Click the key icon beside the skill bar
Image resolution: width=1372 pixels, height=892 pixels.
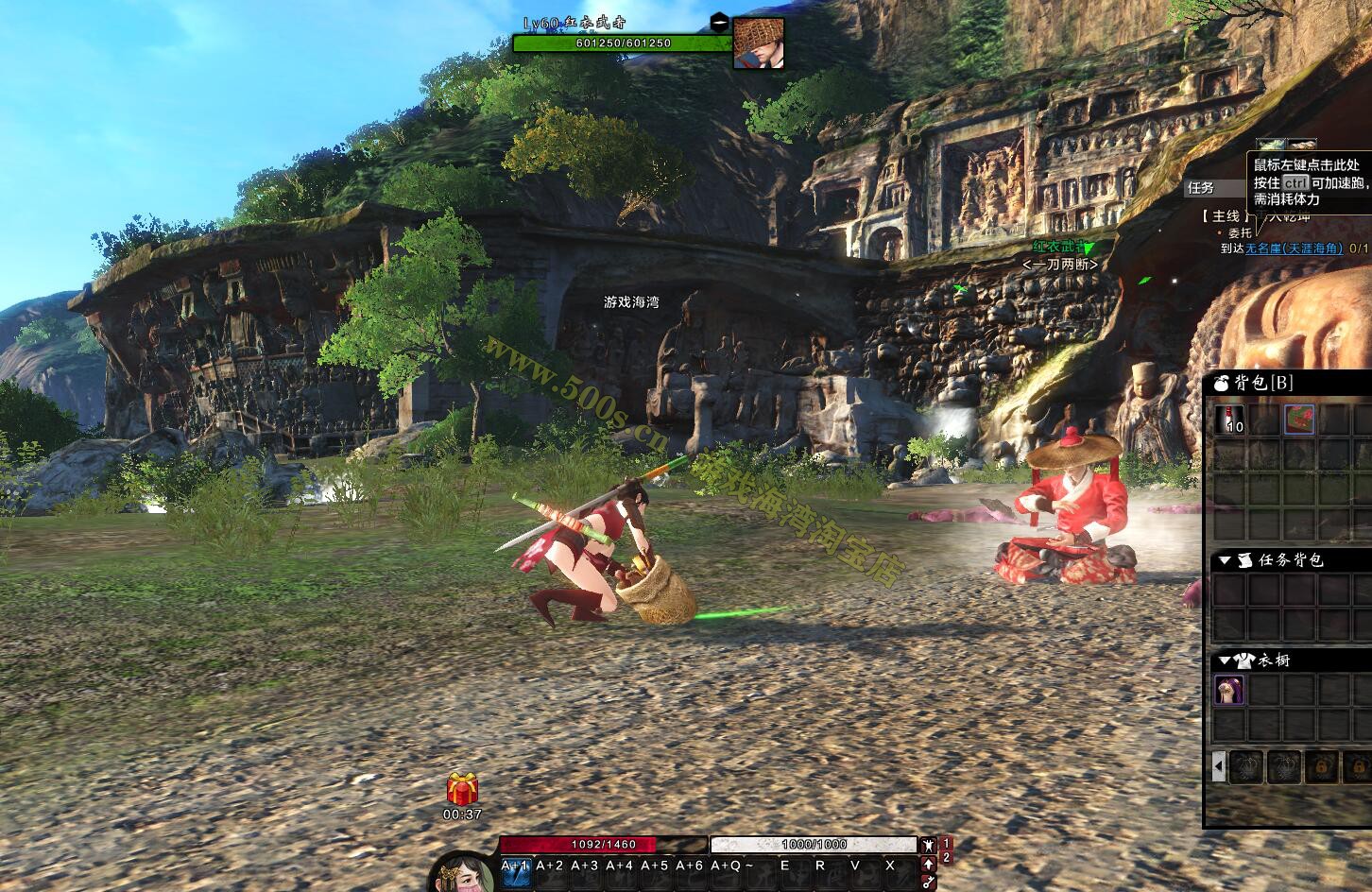point(928,882)
